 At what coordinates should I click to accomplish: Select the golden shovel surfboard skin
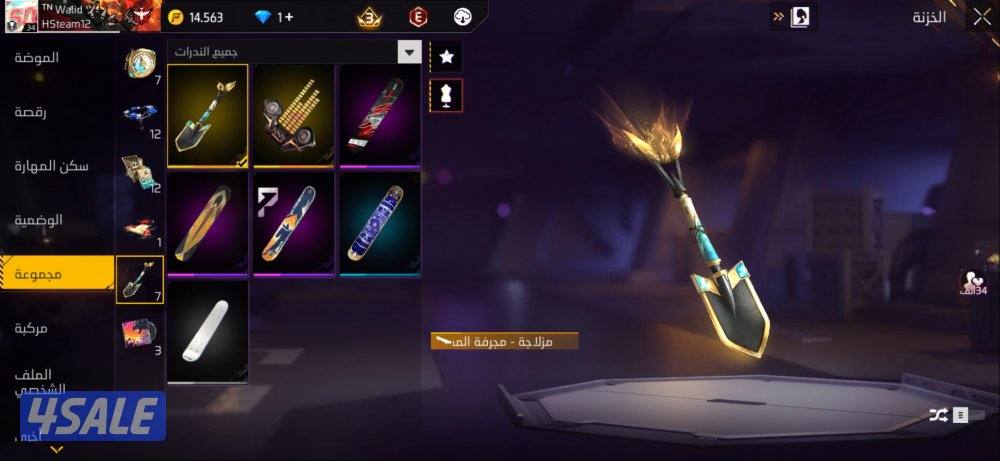[208, 115]
